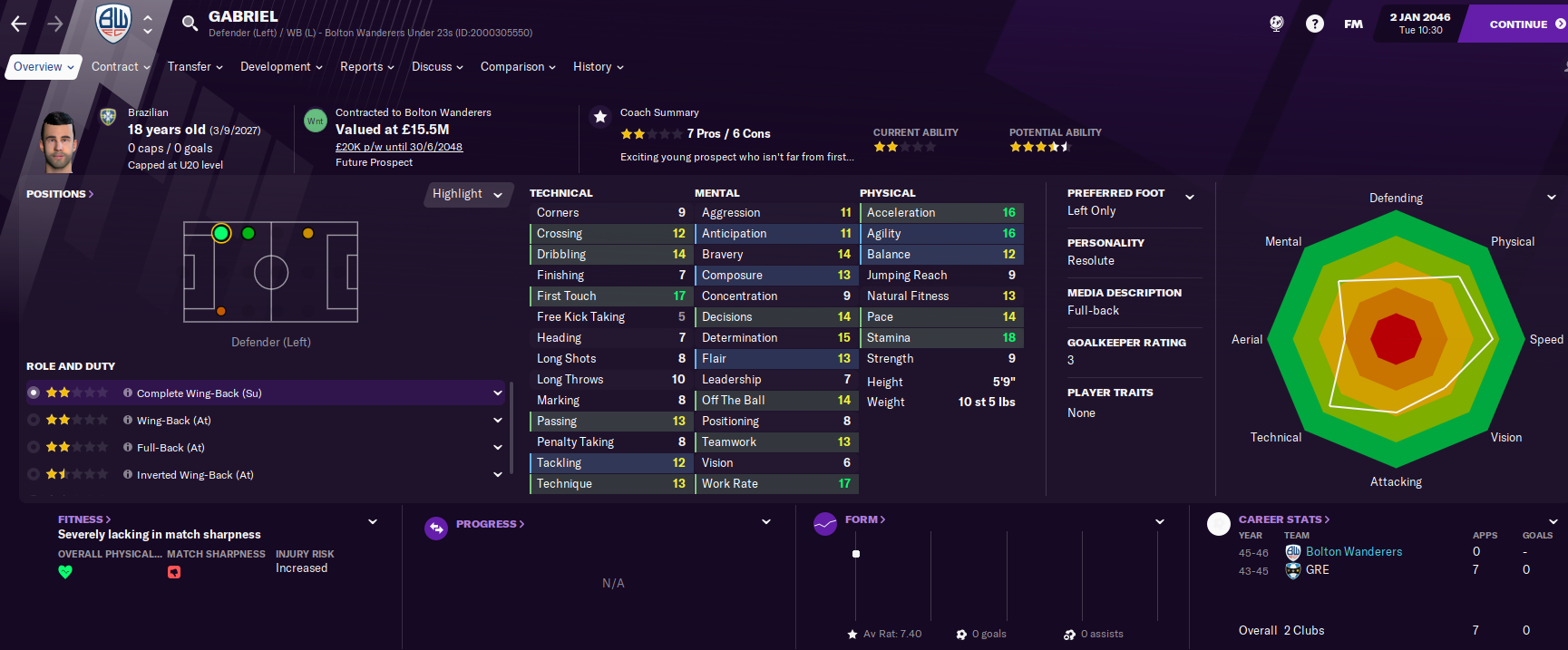The image size is (1568, 650).
Task: Open the Transfer menu
Action: click(x=195, y=67)
